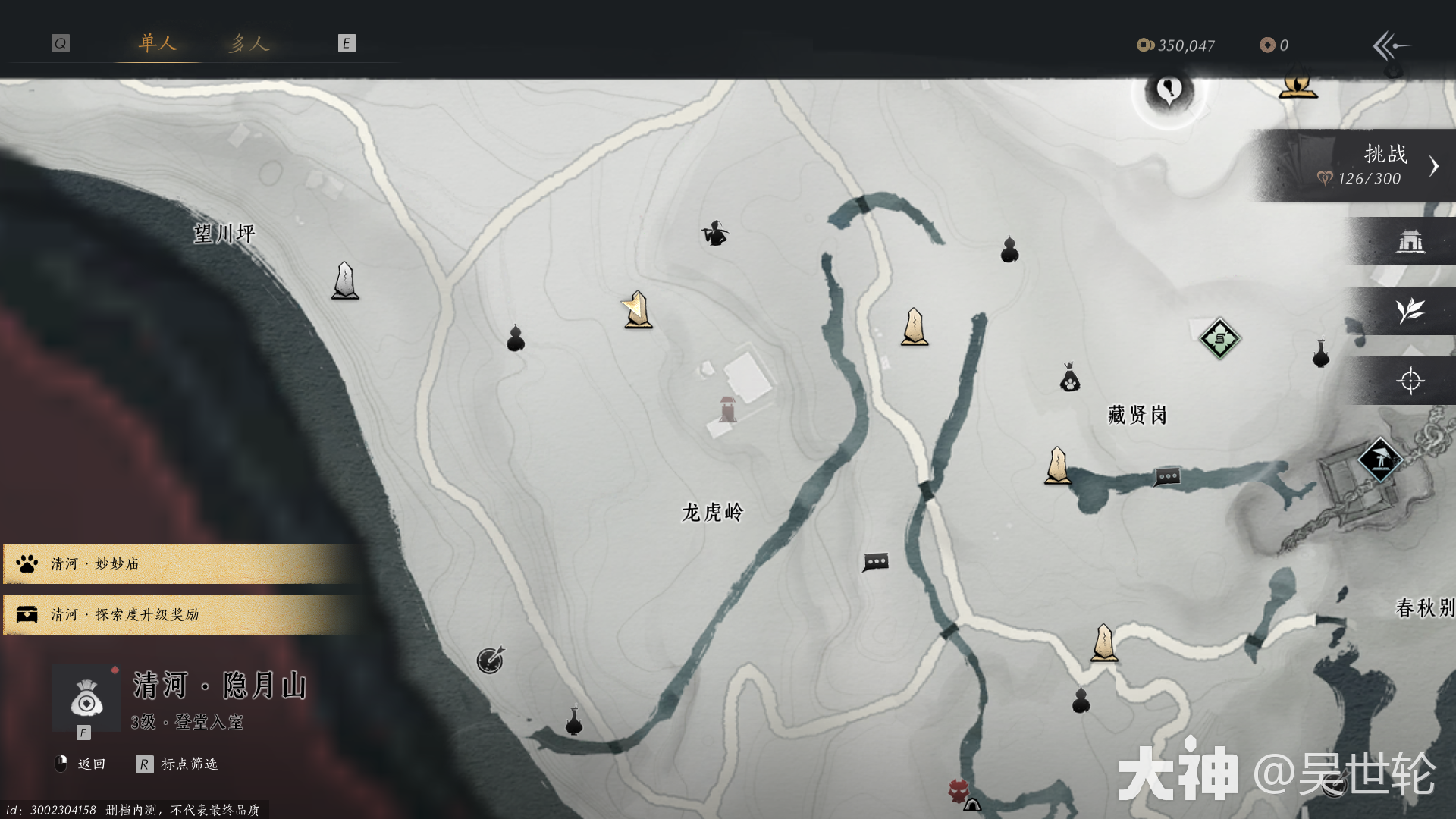This screenshot has height=819, width=1456.
Task: Select the green diamond scroll marker
Action: tap(1219, 339)
